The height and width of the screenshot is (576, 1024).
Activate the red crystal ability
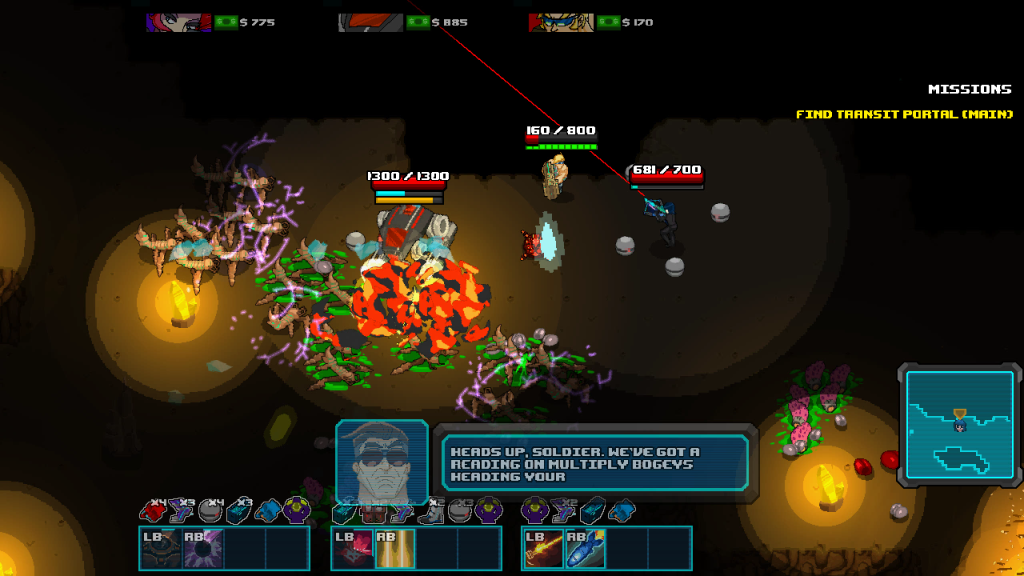coord(353,549)
